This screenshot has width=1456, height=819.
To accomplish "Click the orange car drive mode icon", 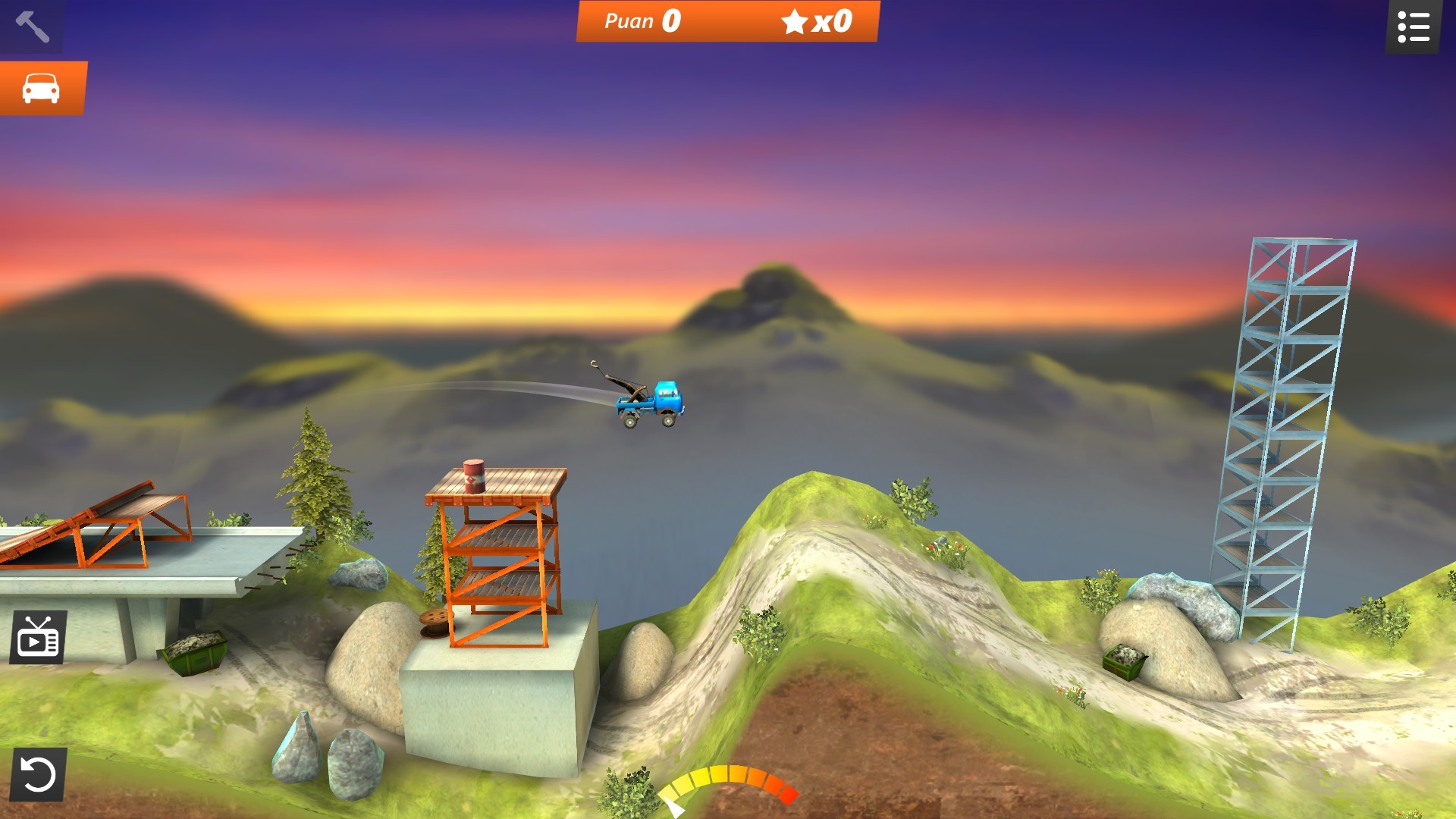I will tap(43, 89).
